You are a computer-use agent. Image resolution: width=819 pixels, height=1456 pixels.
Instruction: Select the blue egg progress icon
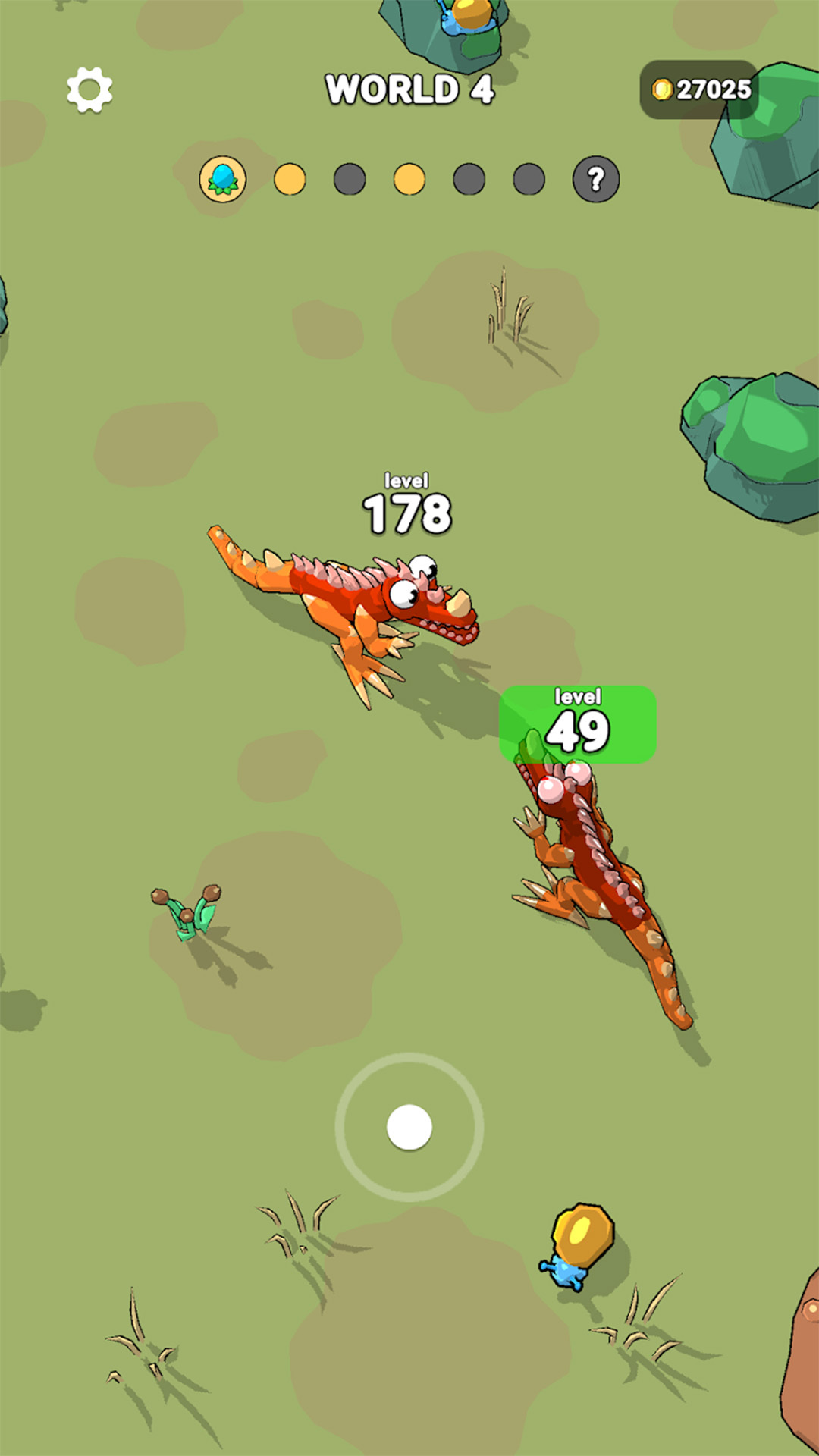pos(223,180)
